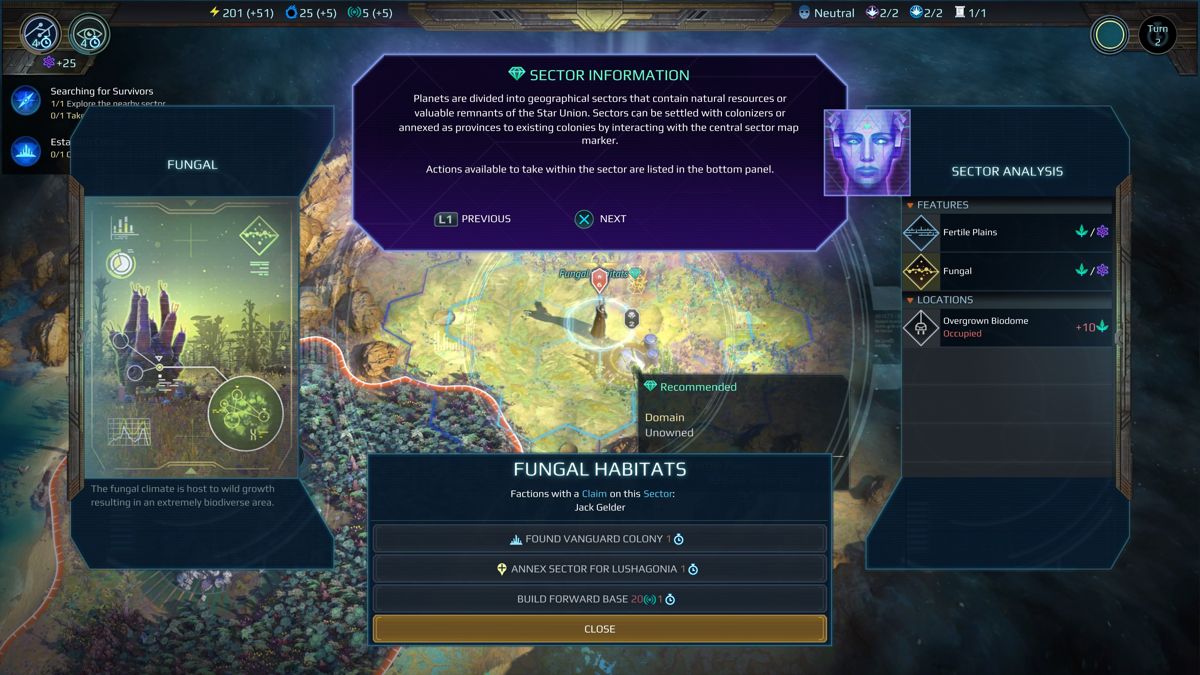Collapse the Locations section header
Screen dimensions: 1200x675
click(x=944, y=300)
